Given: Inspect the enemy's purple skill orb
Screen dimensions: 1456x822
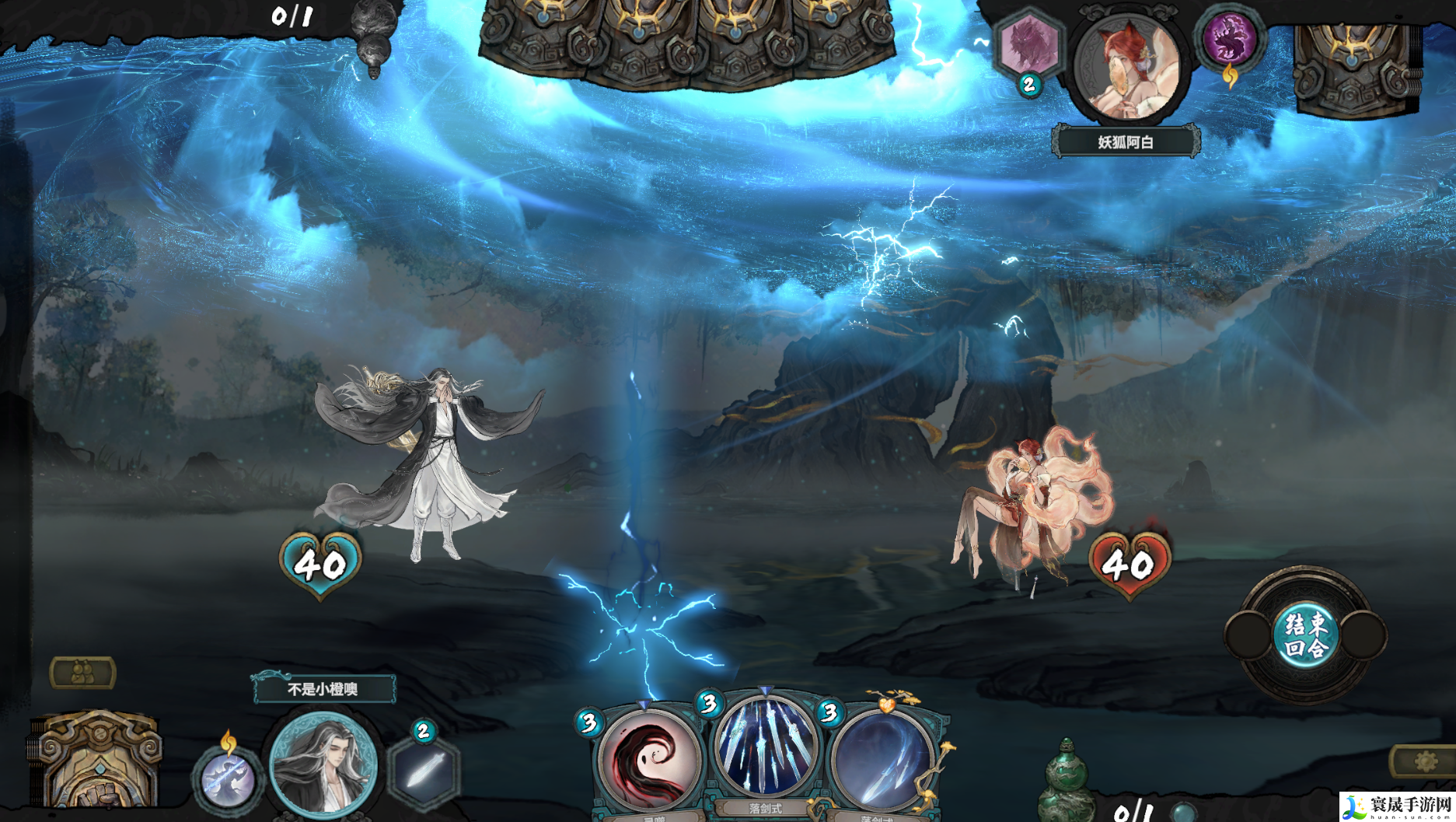Looking at the screenshot, I should click(x=1230, y=39).
